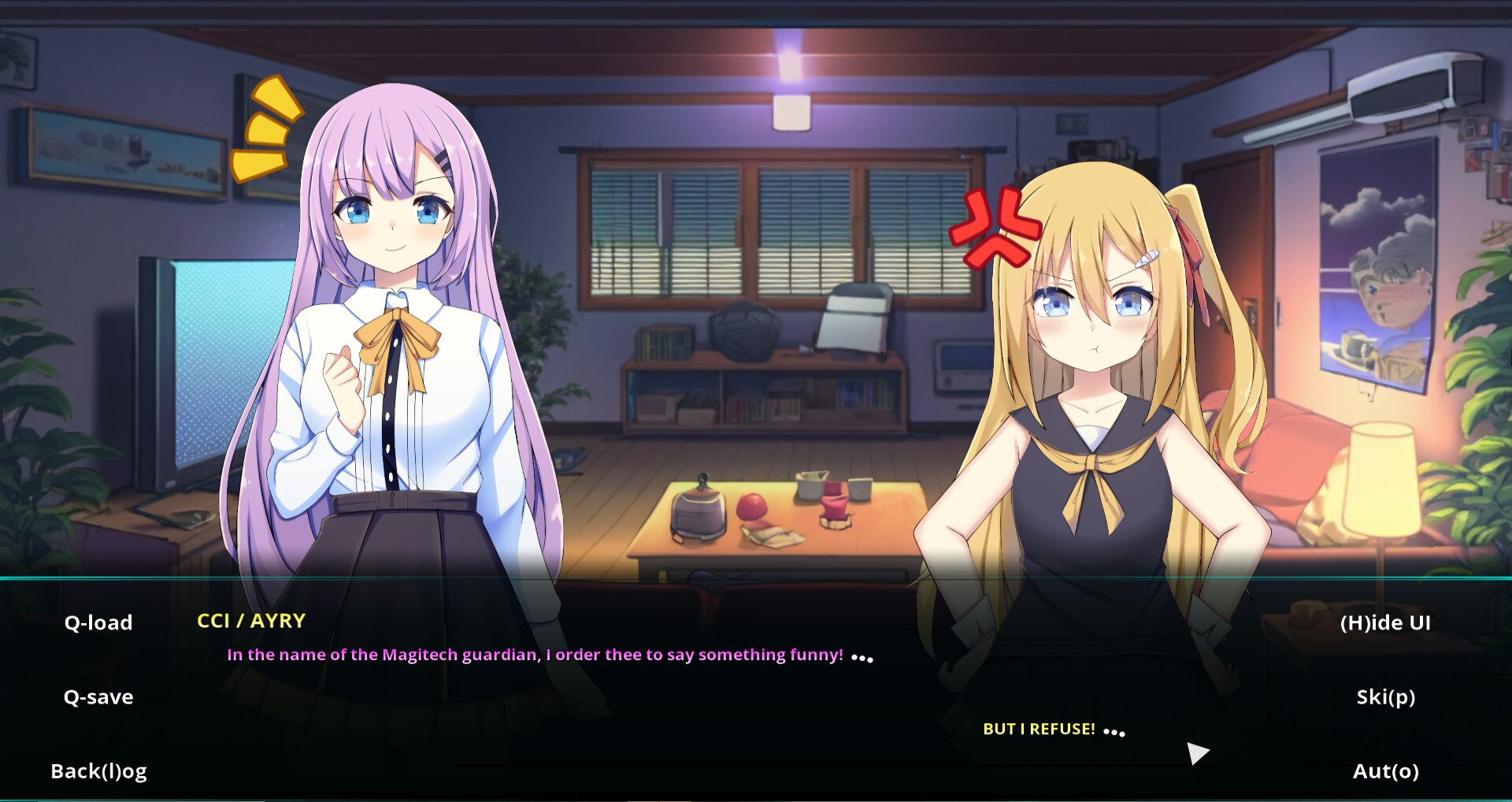Viewport: 1512px width, 802px height.
Task: Hide the interface with (H)ide UI
Action: point(1387,622)
